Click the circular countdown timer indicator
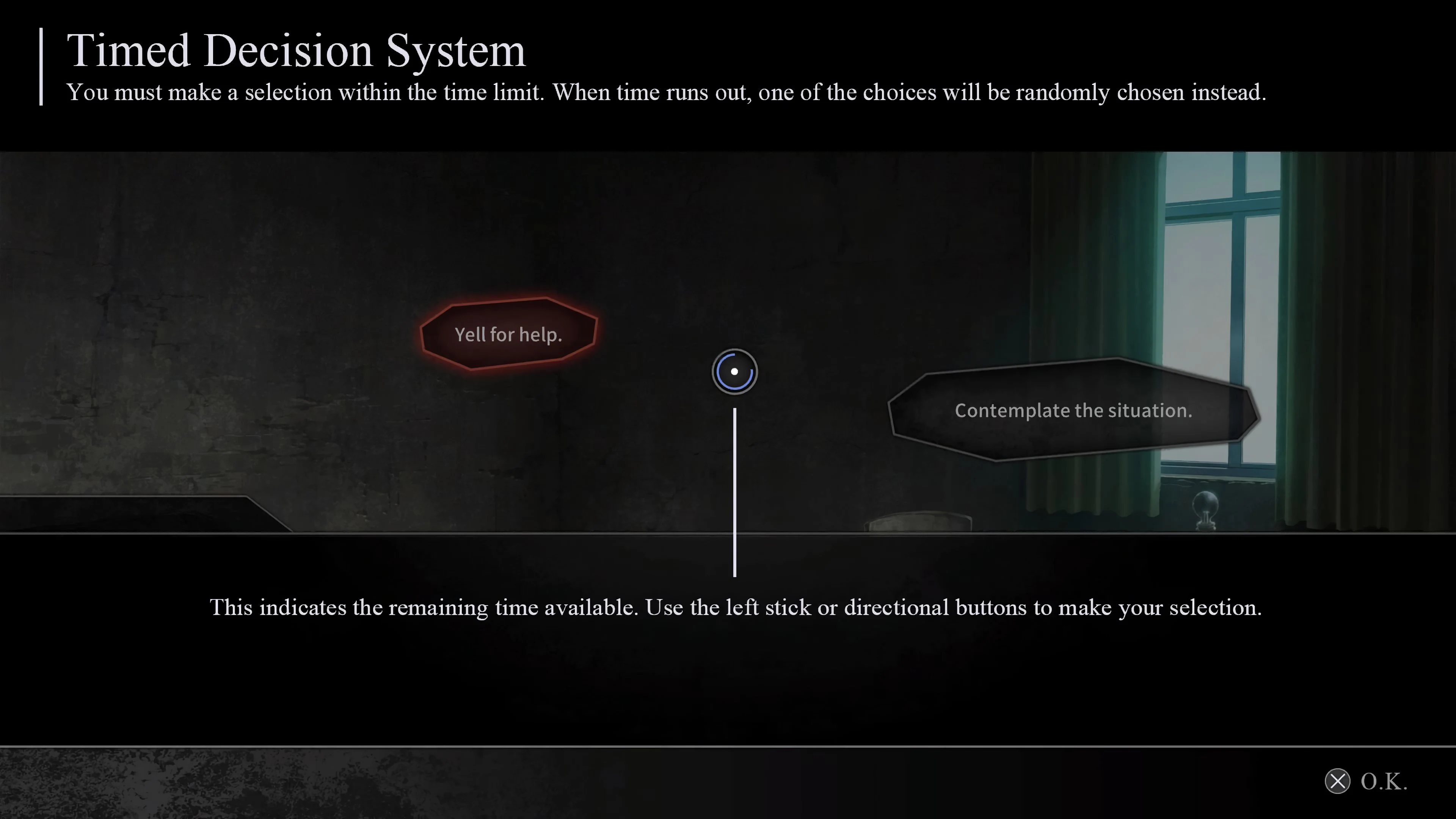Viewport: 1456px width, 819px height. pos(735,371)
